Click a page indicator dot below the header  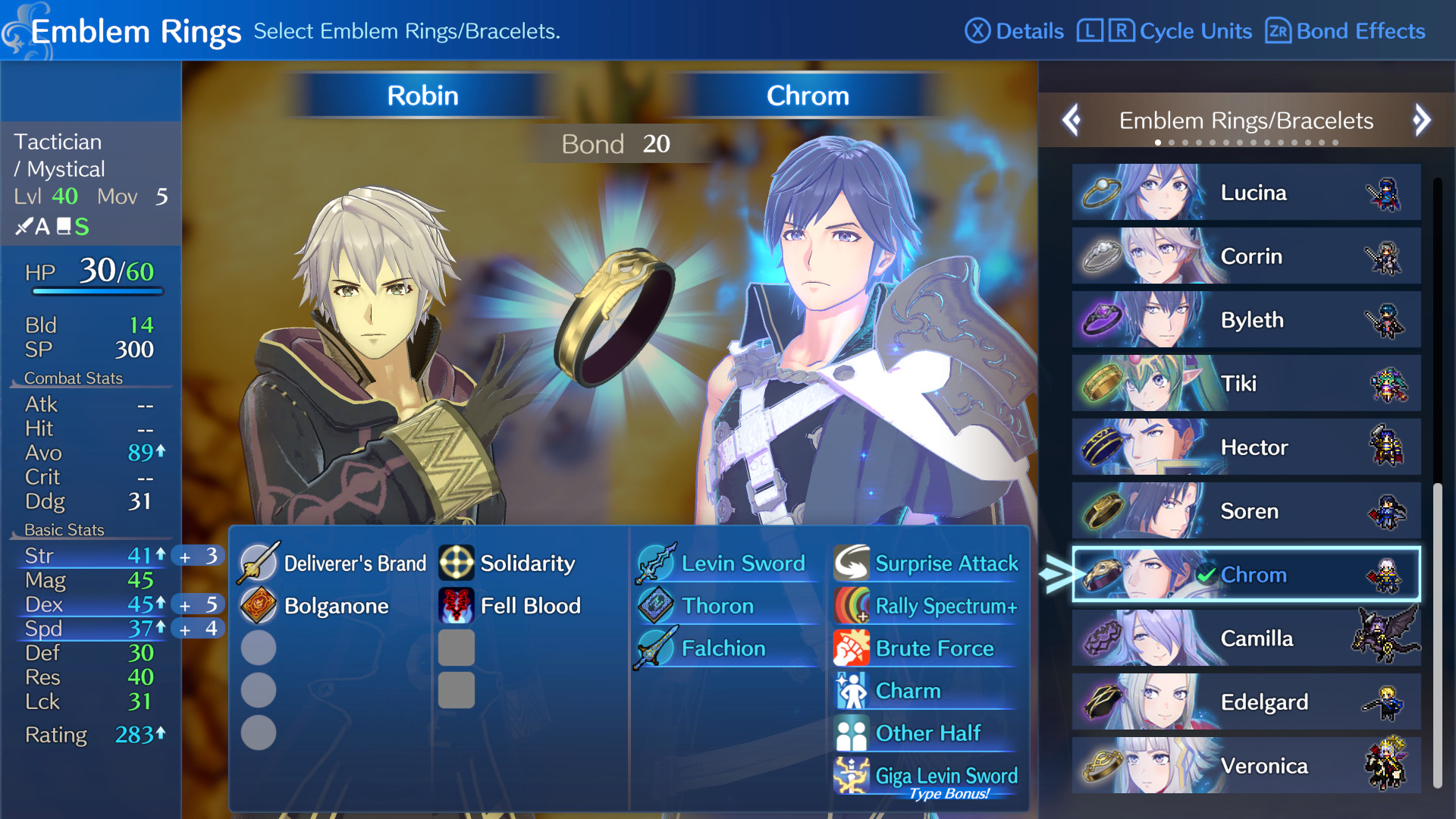tap(1158, 142)
